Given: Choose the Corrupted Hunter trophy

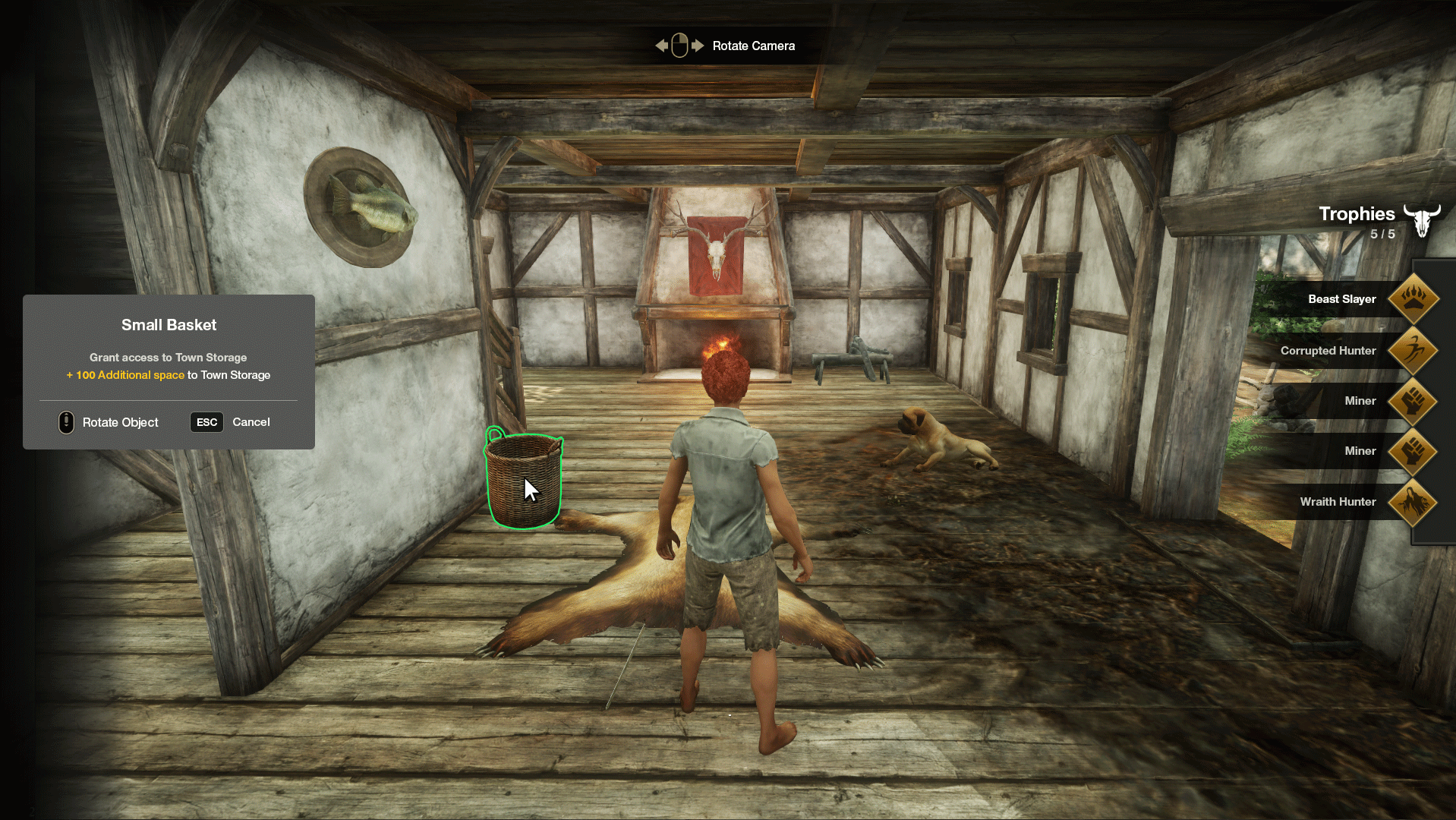Looking at the screenshot, I should (1412, 351).
